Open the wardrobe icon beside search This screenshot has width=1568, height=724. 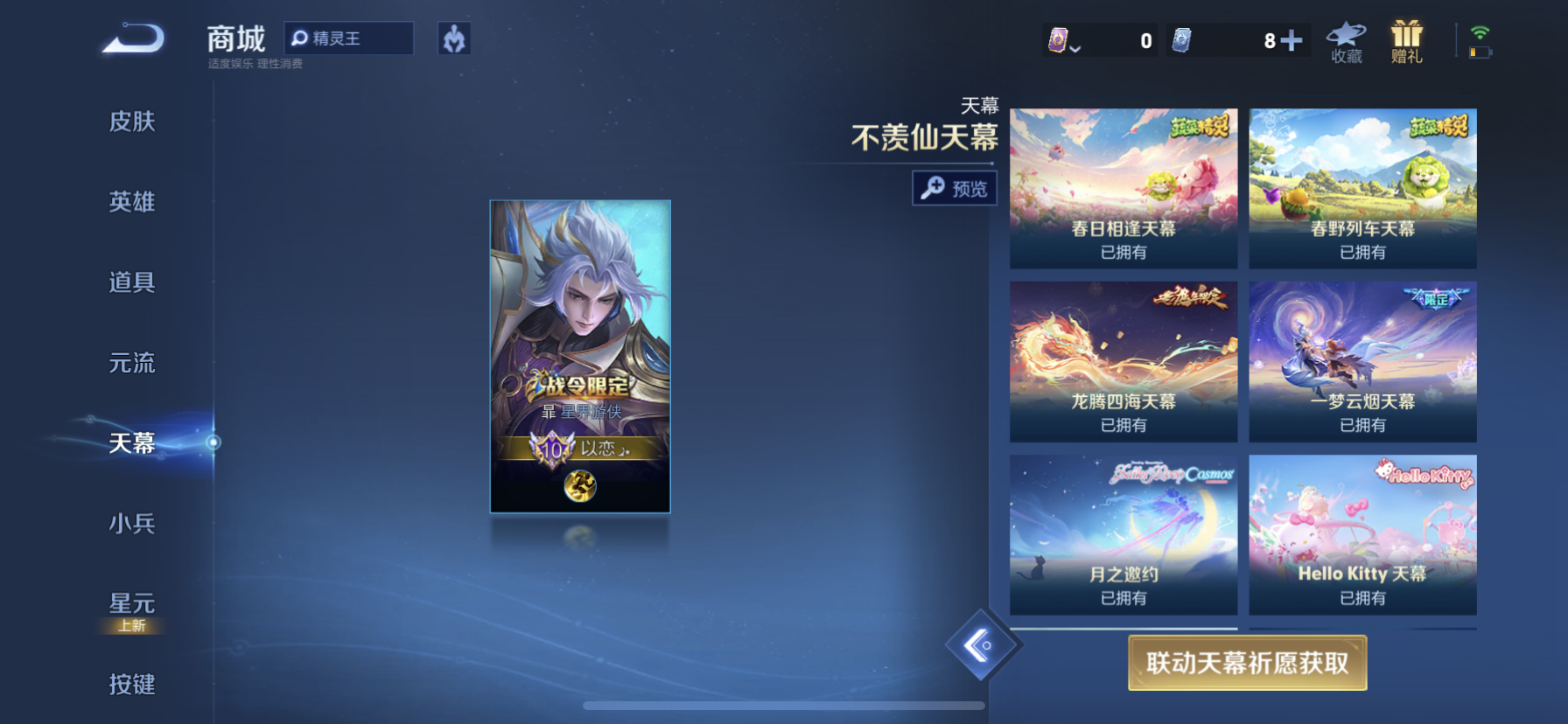click(454, 38)
